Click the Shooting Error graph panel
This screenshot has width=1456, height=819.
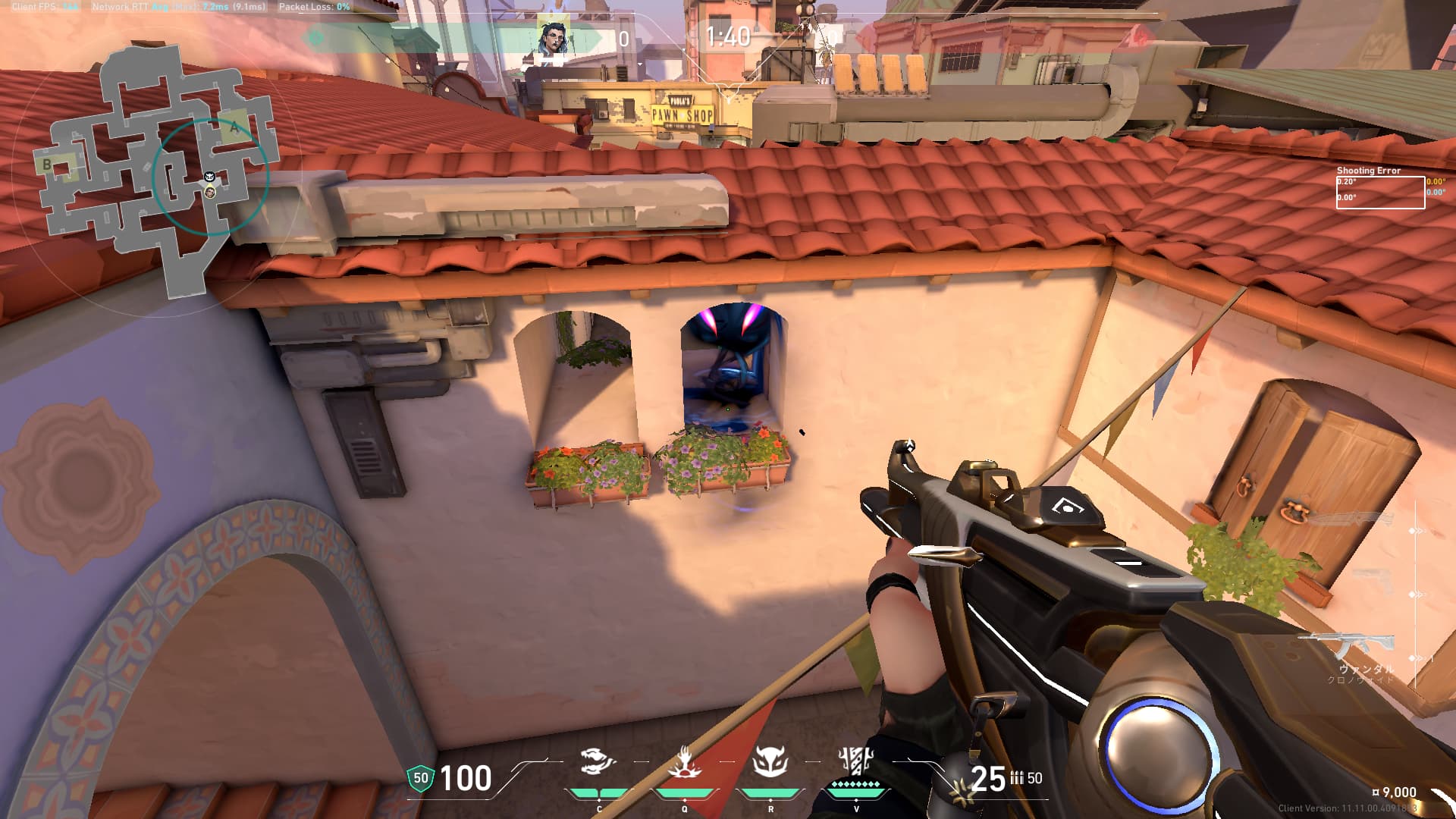pos(1380,192)
